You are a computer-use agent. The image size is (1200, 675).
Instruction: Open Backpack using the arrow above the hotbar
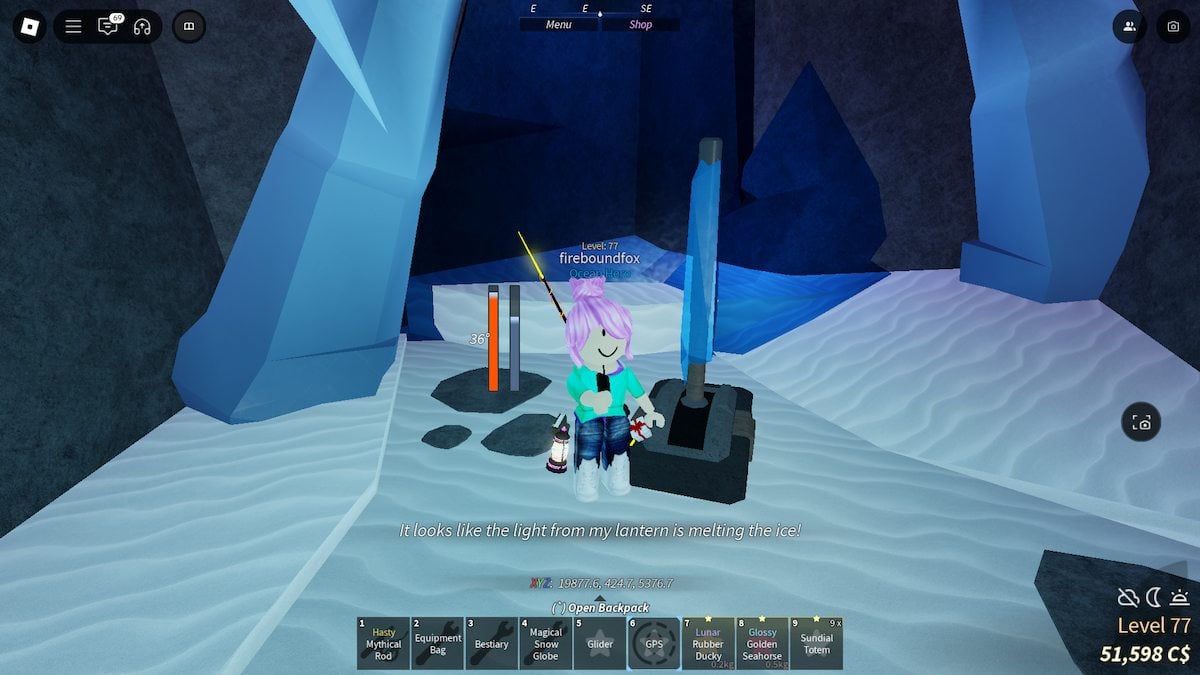point(600,600)
